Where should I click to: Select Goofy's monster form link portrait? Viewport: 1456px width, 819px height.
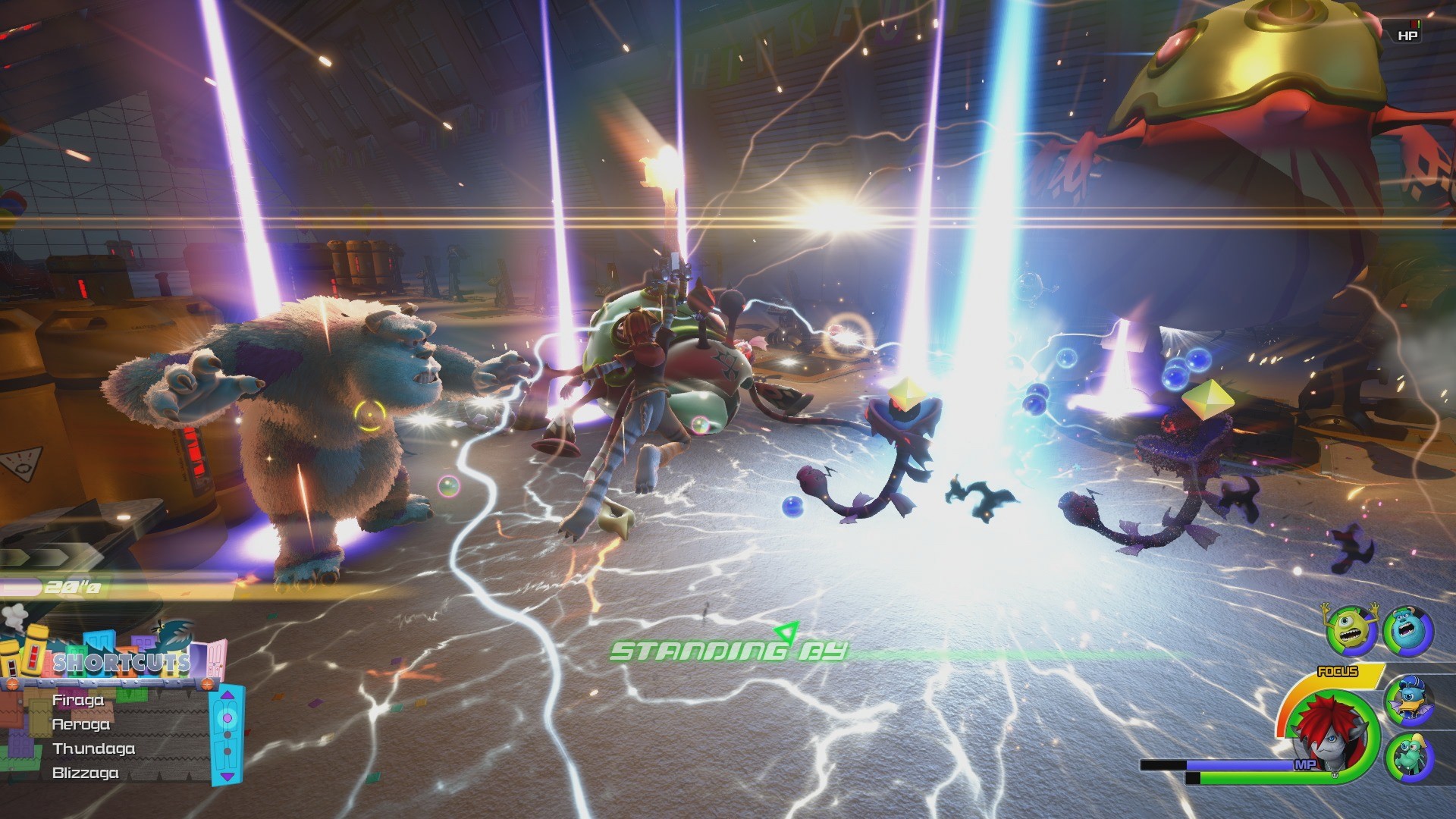pyautogui.click(x=1409, y=756)
